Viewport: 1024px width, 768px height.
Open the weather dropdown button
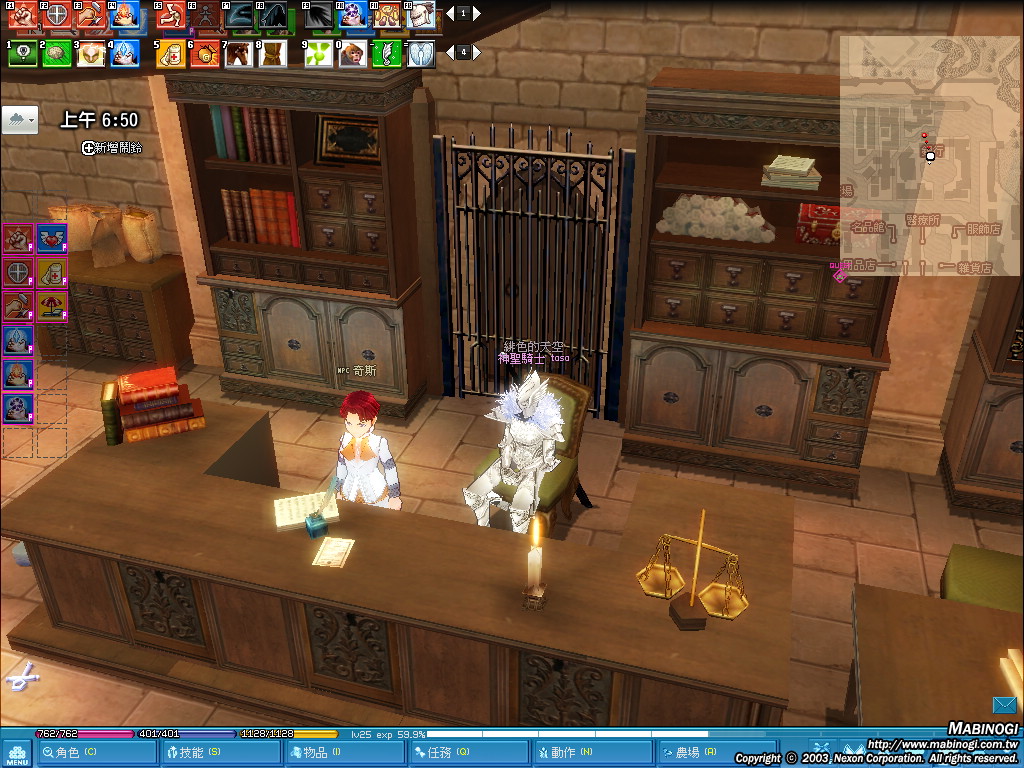coord(21,120)
